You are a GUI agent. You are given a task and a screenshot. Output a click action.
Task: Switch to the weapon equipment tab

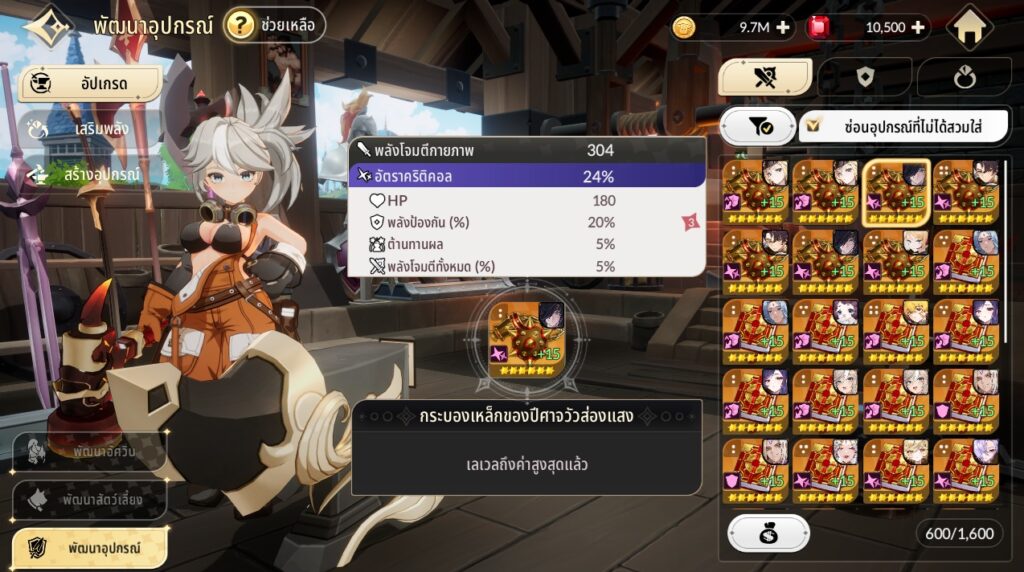tap(766, 78)
